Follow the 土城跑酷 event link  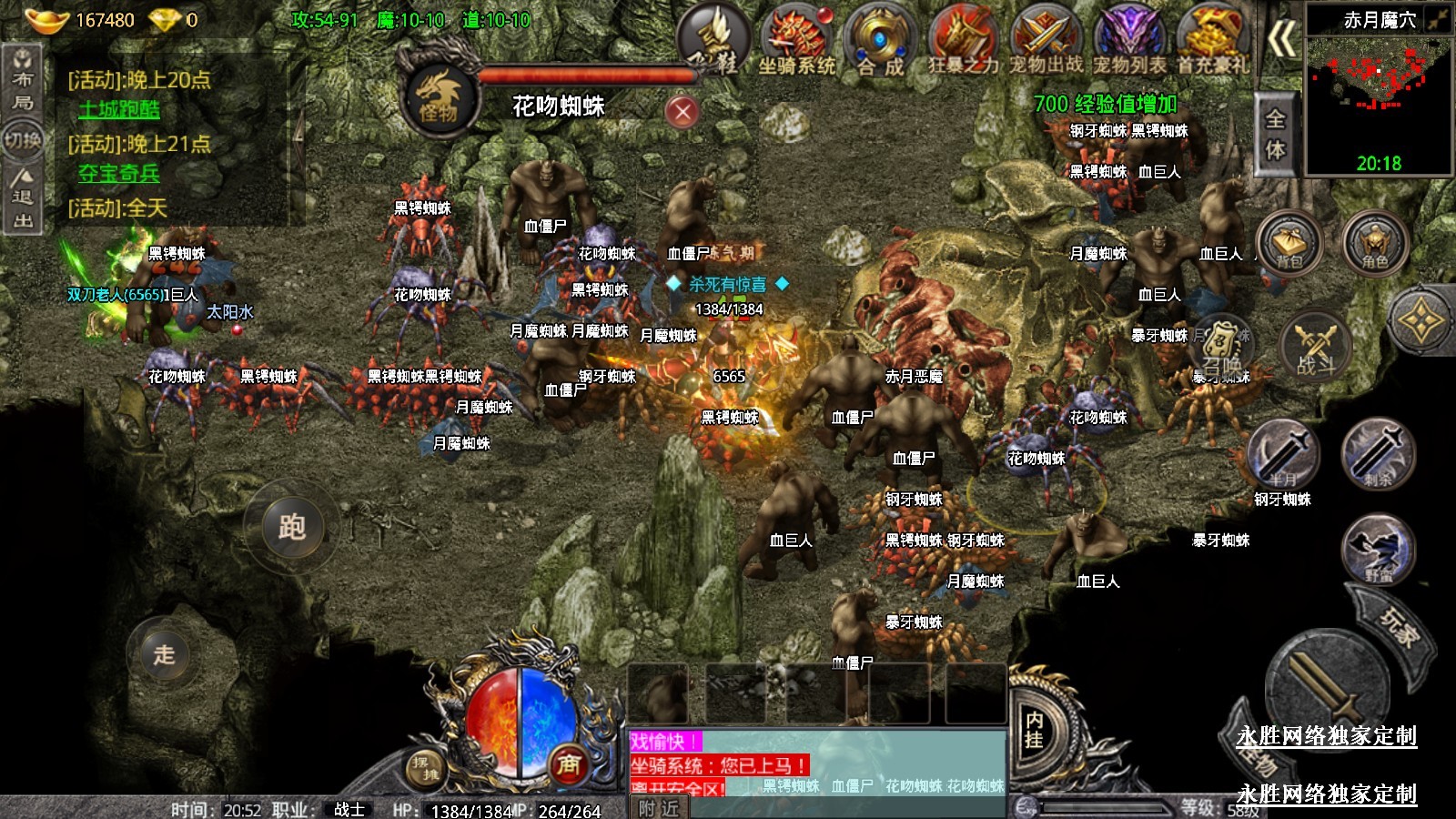[119, 110]
